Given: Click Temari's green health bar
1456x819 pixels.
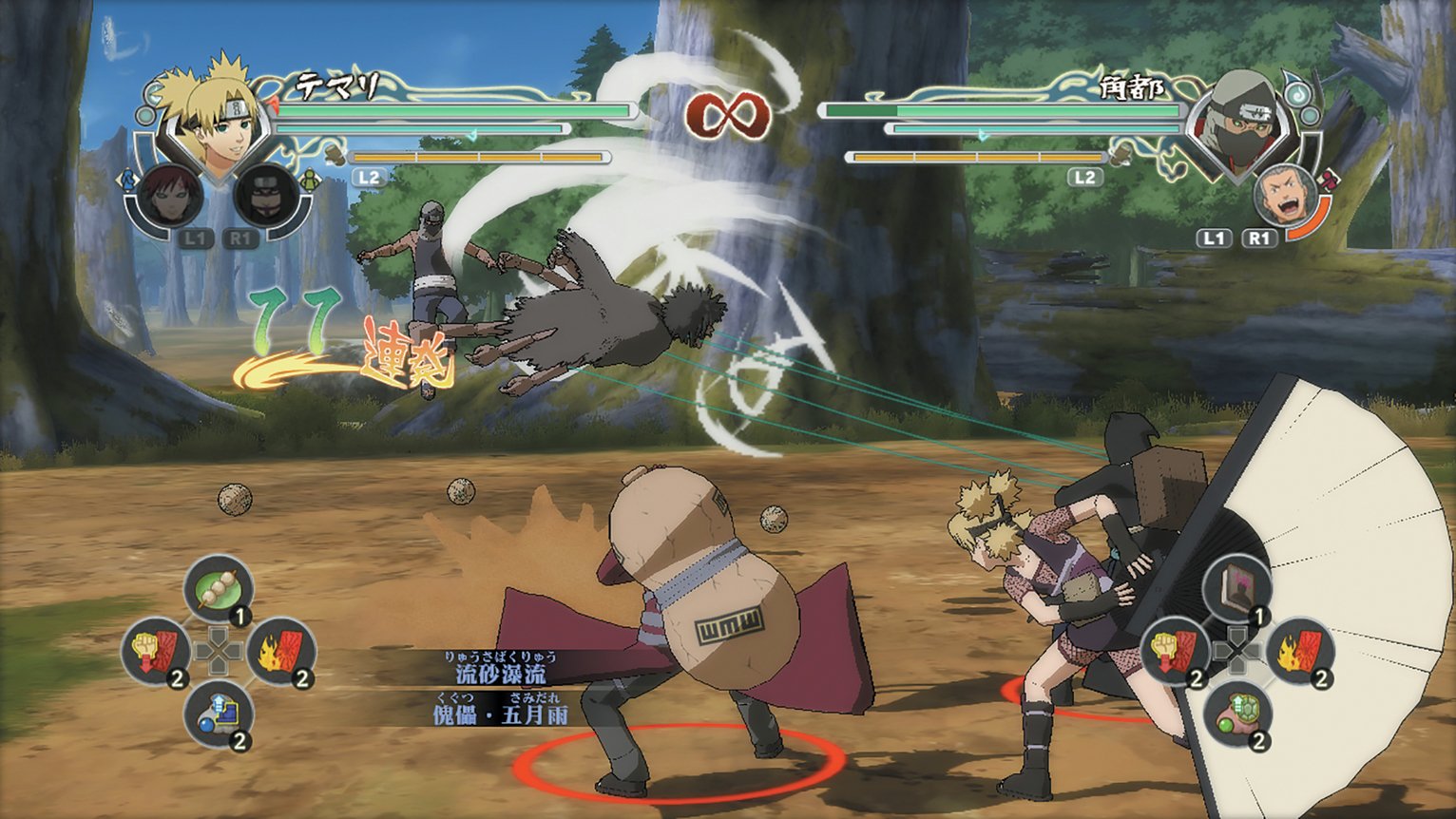Looking at the screenshot, I should click(456, 109).
